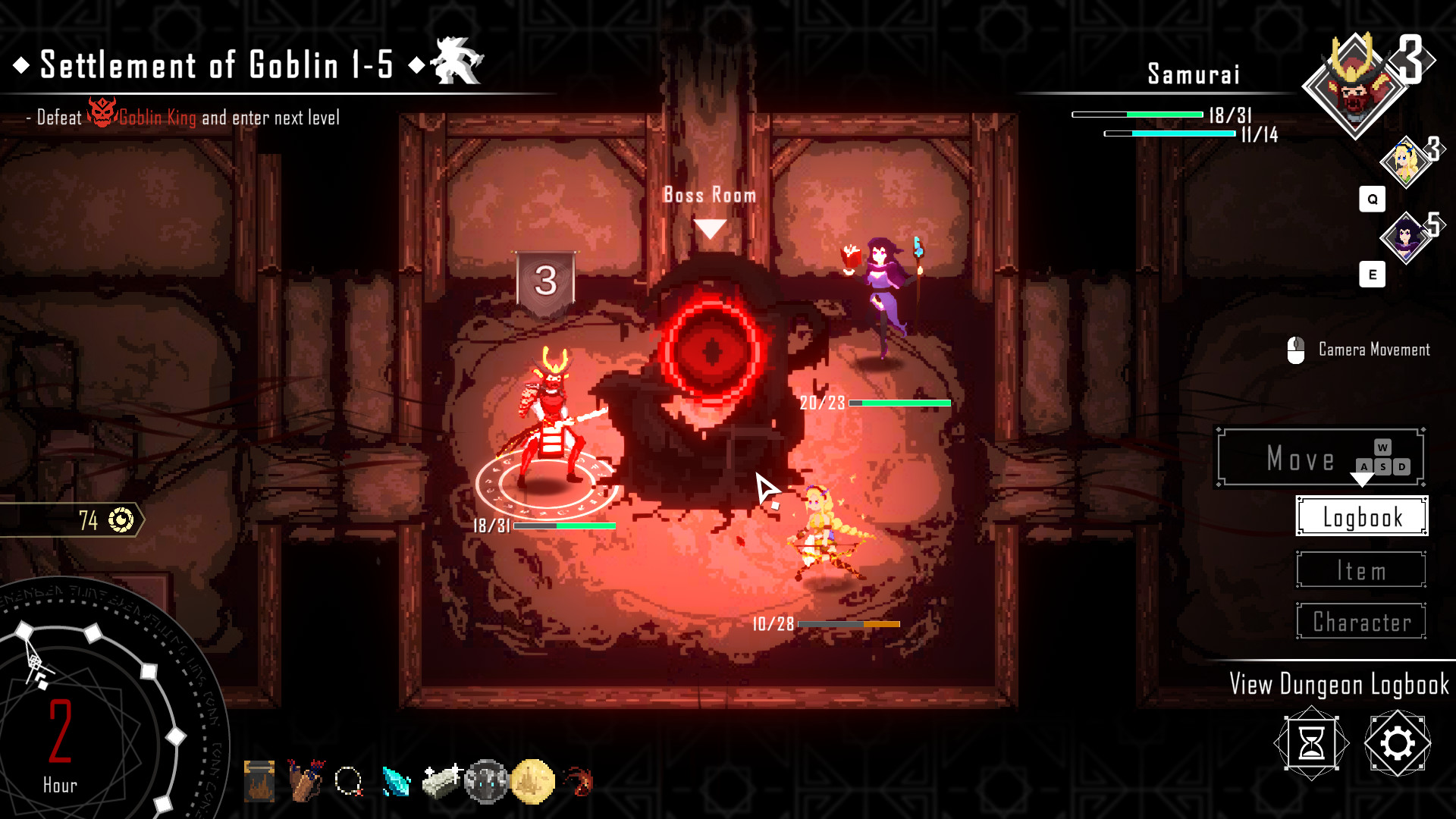Image resolution: width=1456 pixels, height=819 pixels.
Task: Switch to the purple-haired mage portrait
Action: pos(1405,237)
